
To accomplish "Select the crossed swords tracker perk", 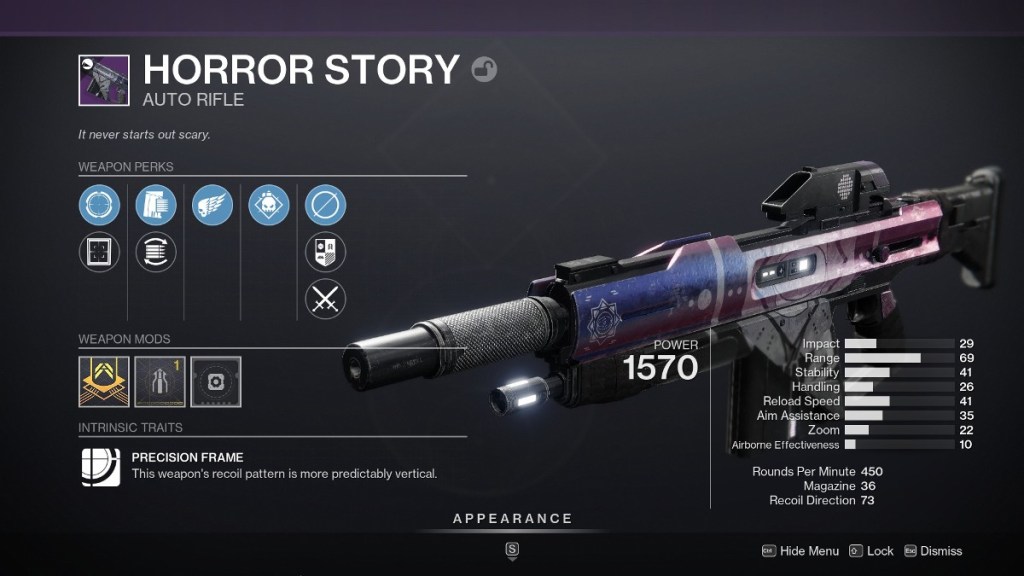I will coord(325,298).
